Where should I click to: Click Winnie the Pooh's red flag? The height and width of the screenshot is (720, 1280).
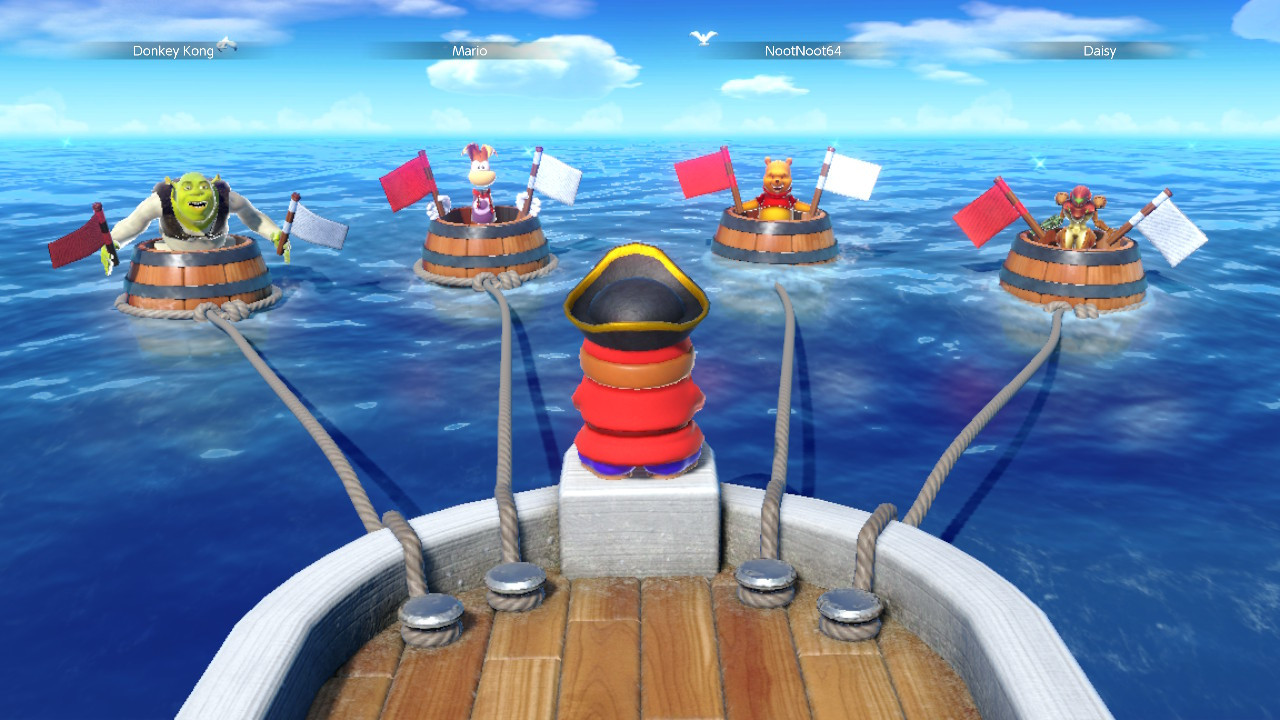[702, 175]
